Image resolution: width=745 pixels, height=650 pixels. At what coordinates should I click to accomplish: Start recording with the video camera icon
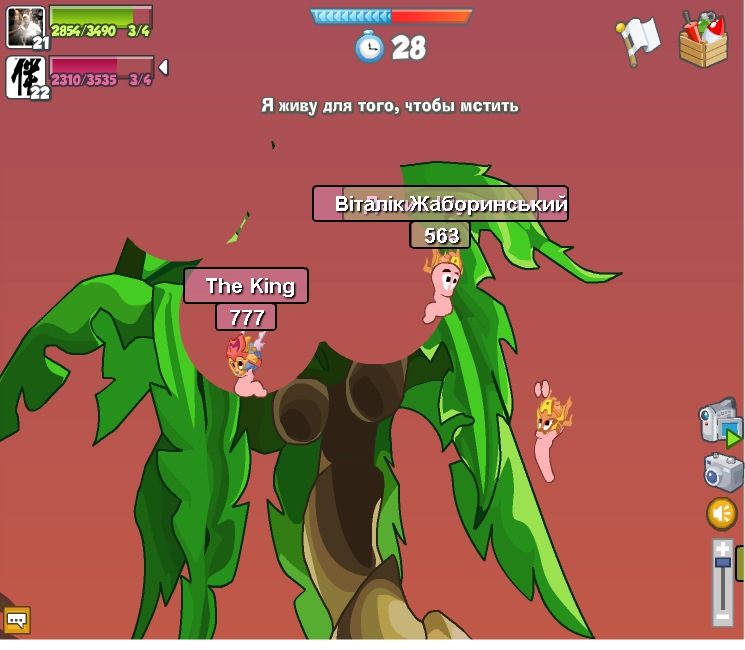coord(718,421)
